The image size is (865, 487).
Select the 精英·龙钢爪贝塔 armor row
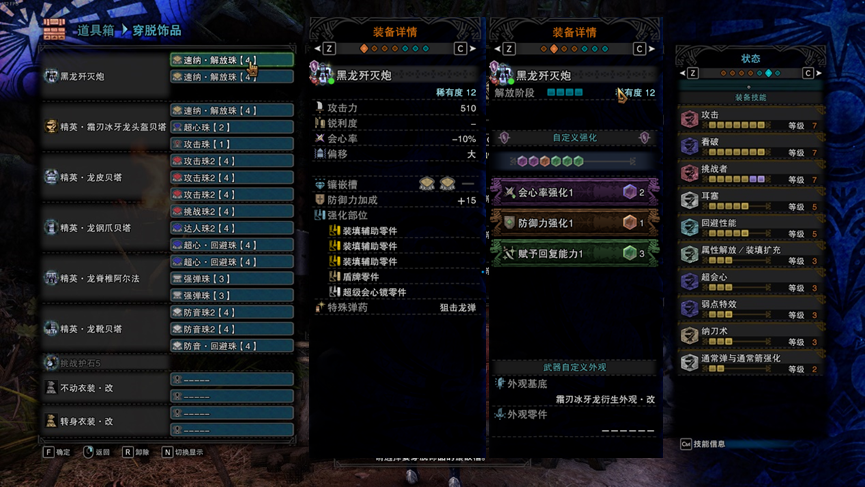pyautogui.click(x=105, y=228)
